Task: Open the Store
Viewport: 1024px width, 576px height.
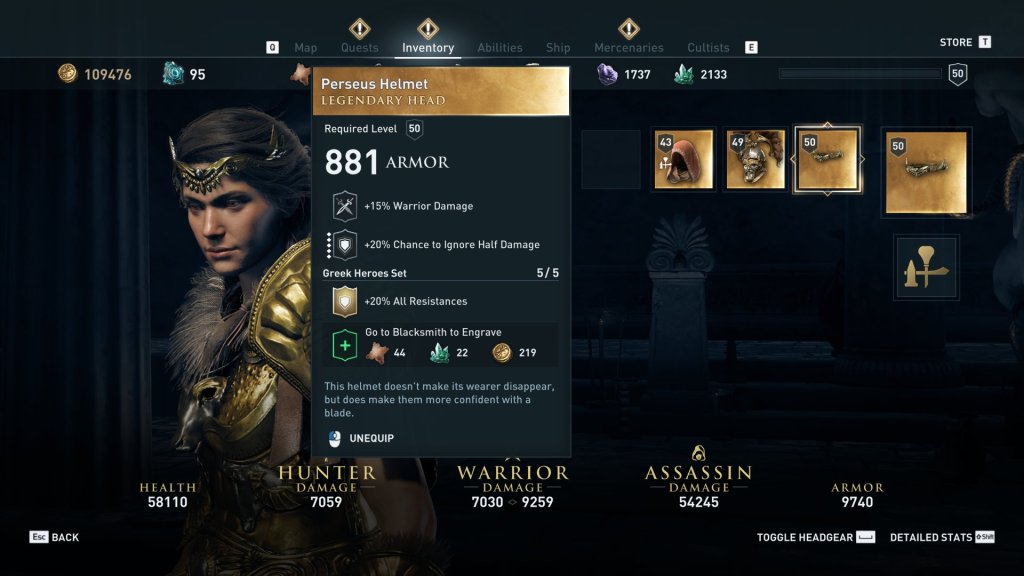Action: coord(956,42)
